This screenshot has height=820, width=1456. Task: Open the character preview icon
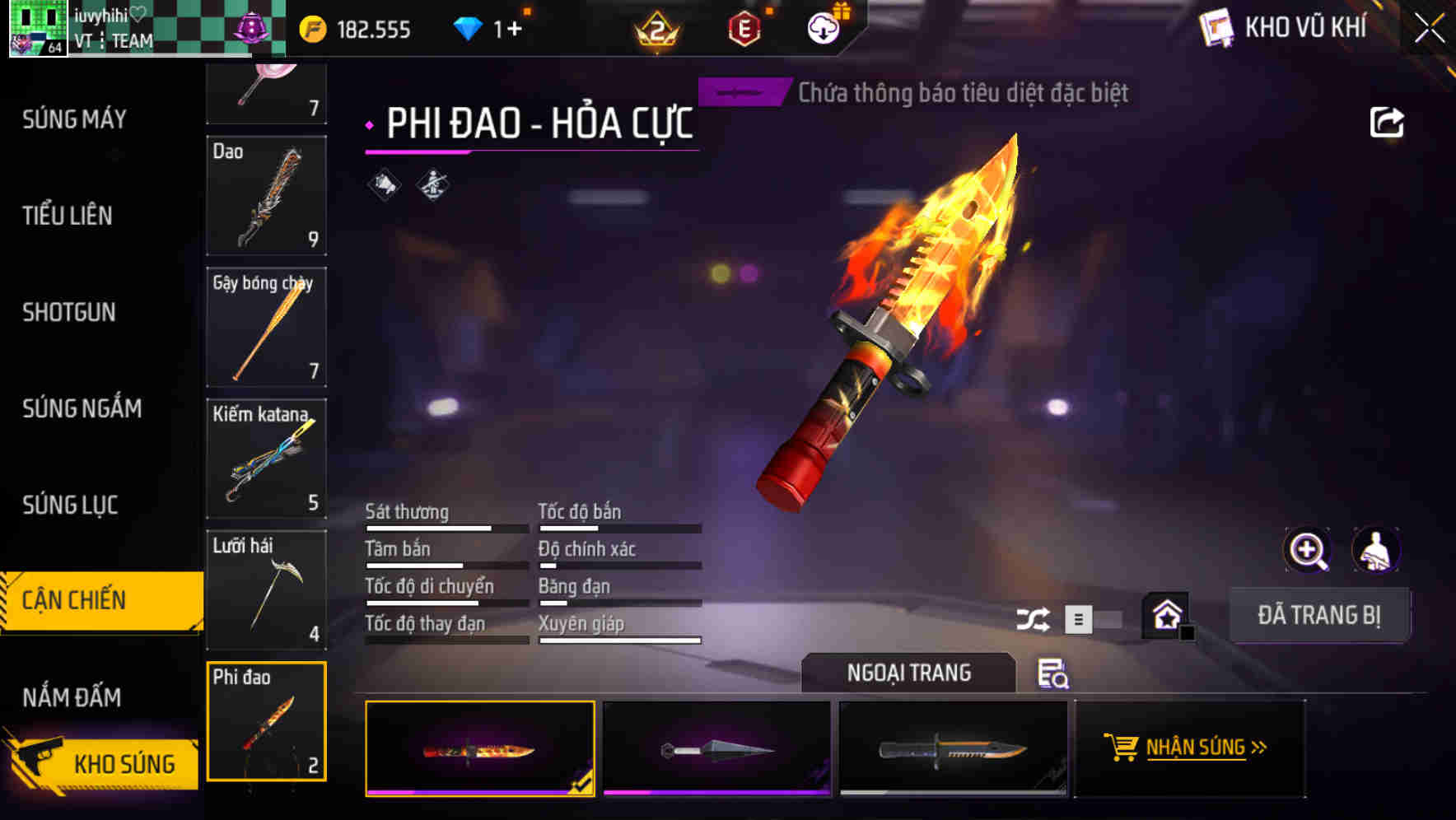pyautogui.click(x=1376, y=550)
